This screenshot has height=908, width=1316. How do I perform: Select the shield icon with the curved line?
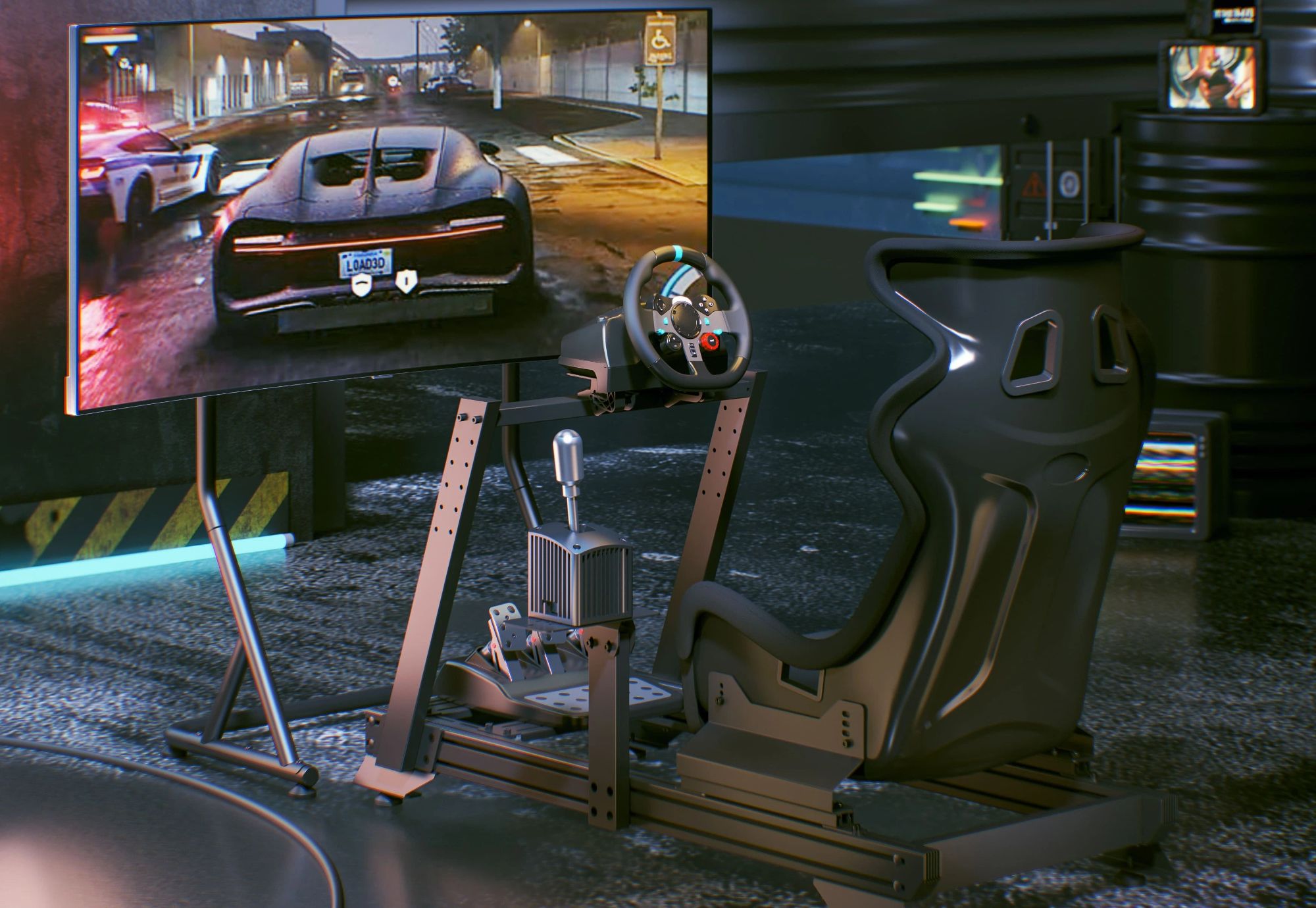point(361,286)
